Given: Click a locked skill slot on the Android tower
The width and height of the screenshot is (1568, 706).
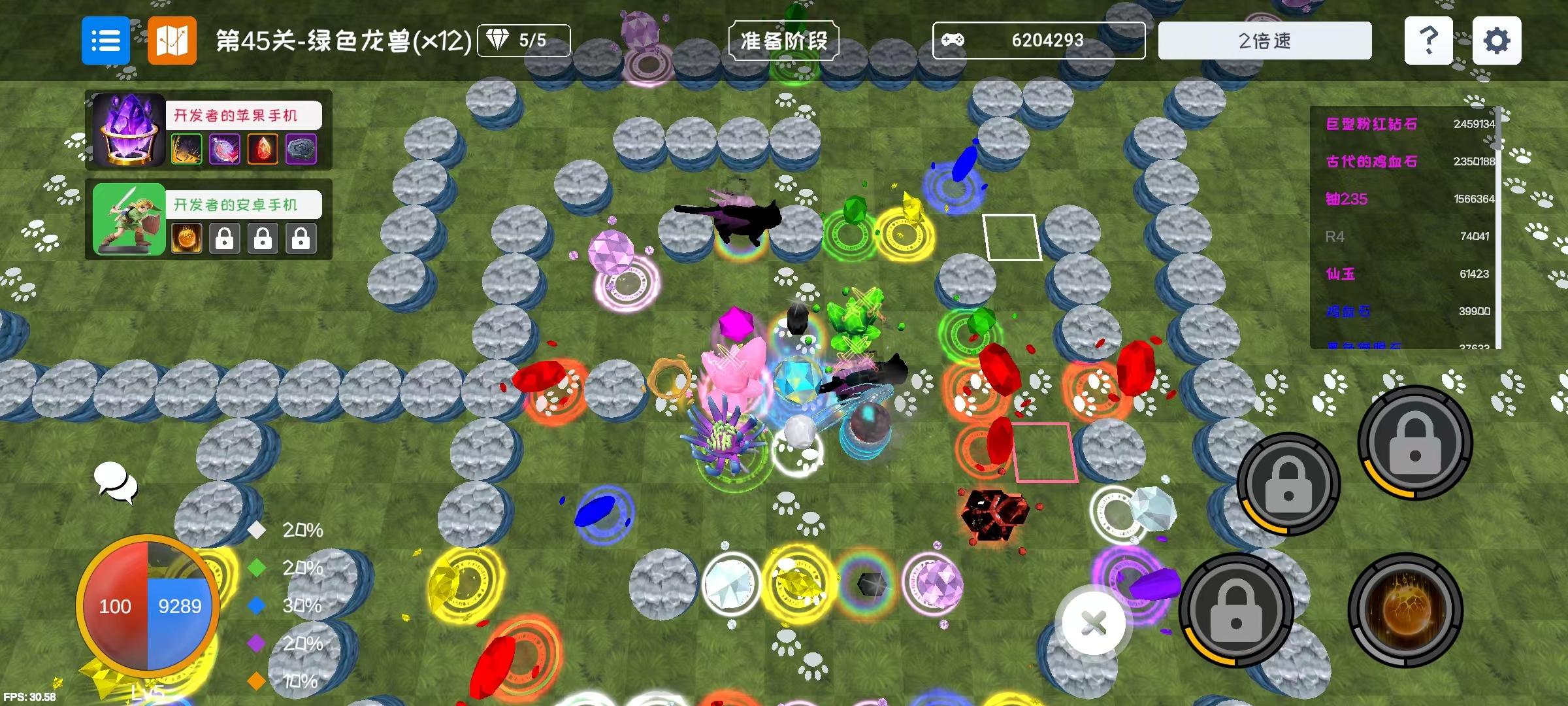Looking at the screenshot, I should pyautogui.click(x=224, y=237).
